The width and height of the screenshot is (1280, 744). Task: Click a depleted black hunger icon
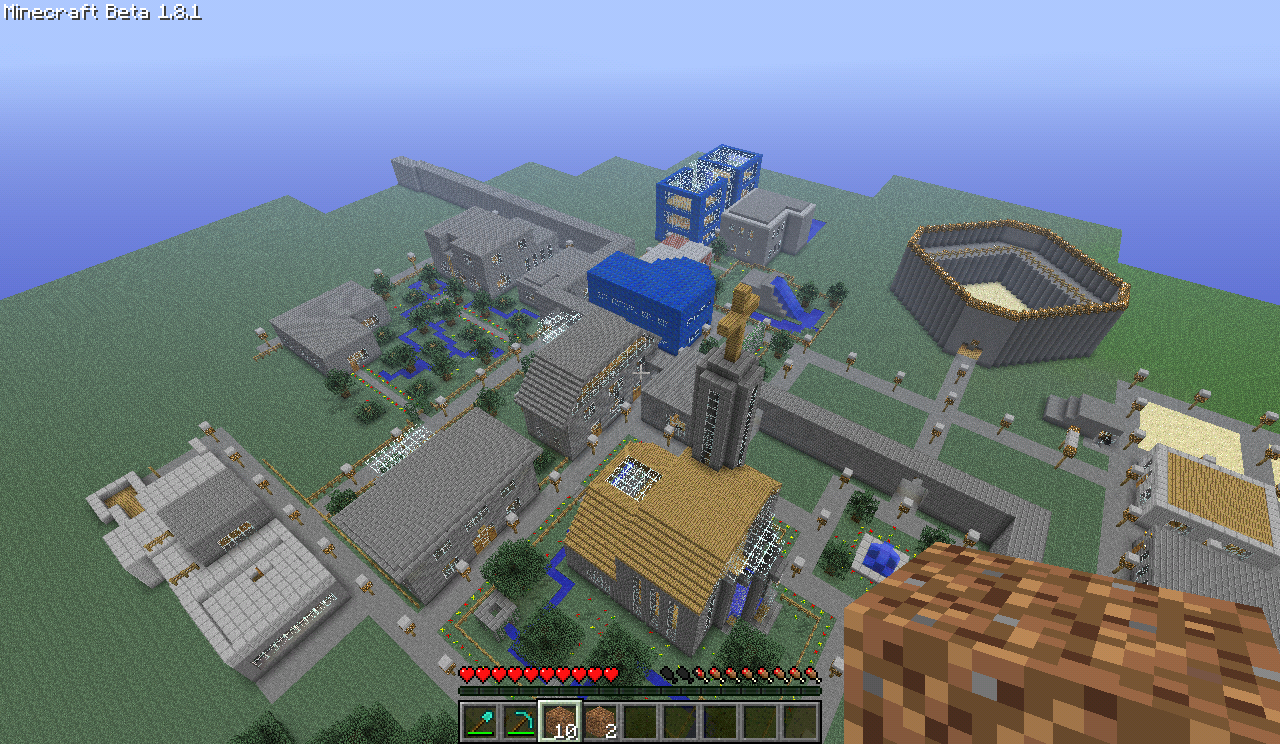[x=668, y=672]
